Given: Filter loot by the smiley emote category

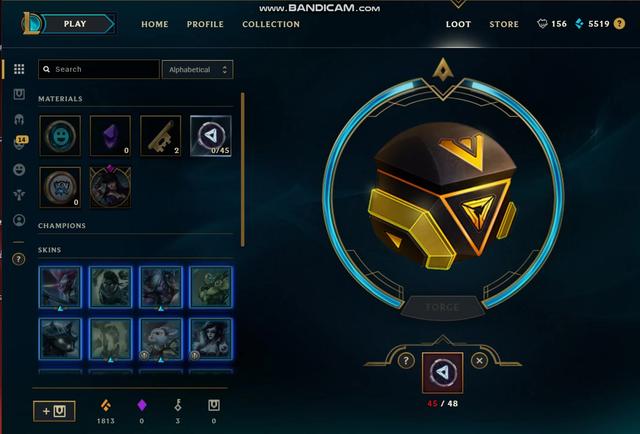Looking at the screenshot, I should pyautogui.click(x=19, y=170).
